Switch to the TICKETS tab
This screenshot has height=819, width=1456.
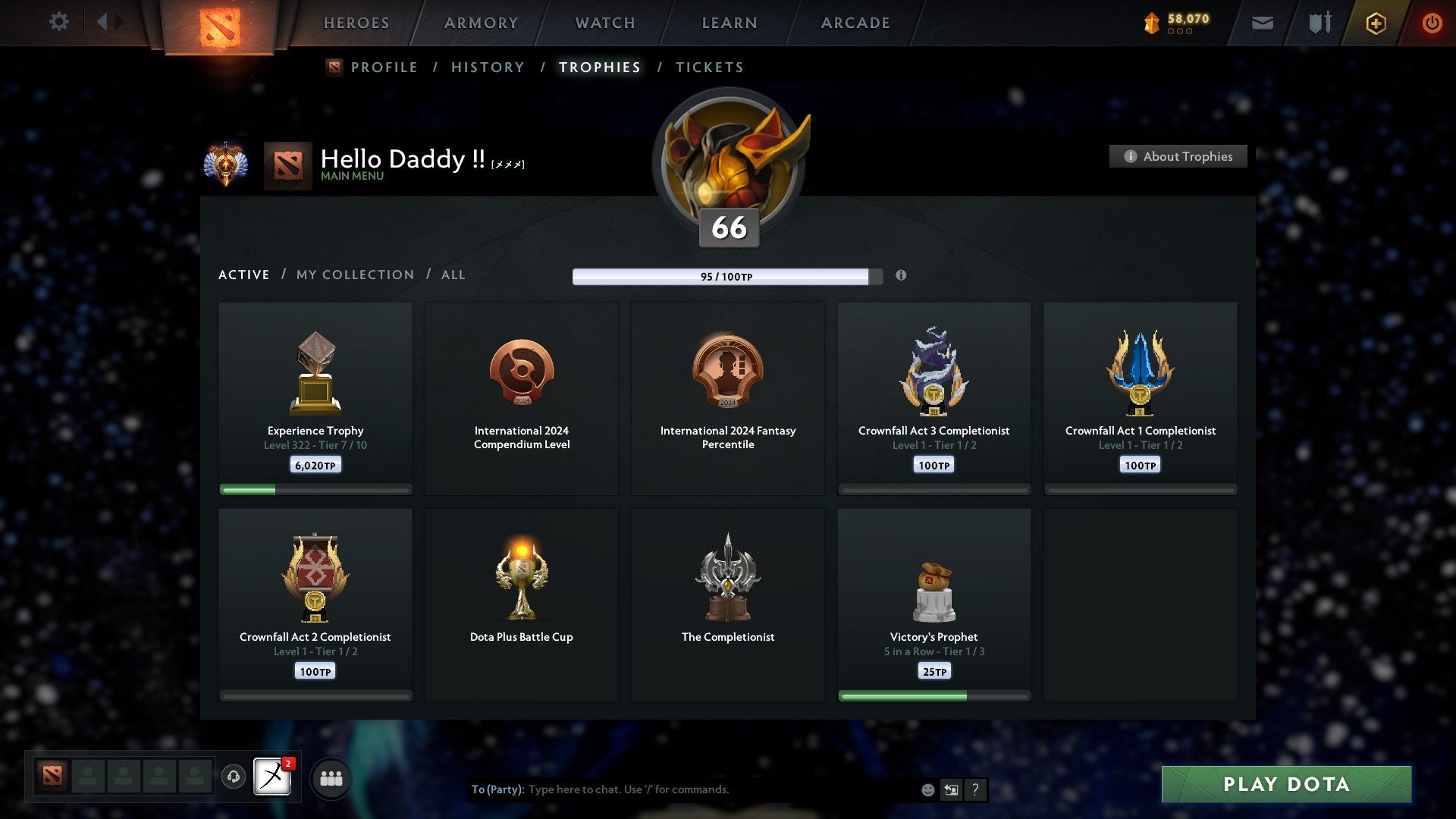click(x=709, y=67)
